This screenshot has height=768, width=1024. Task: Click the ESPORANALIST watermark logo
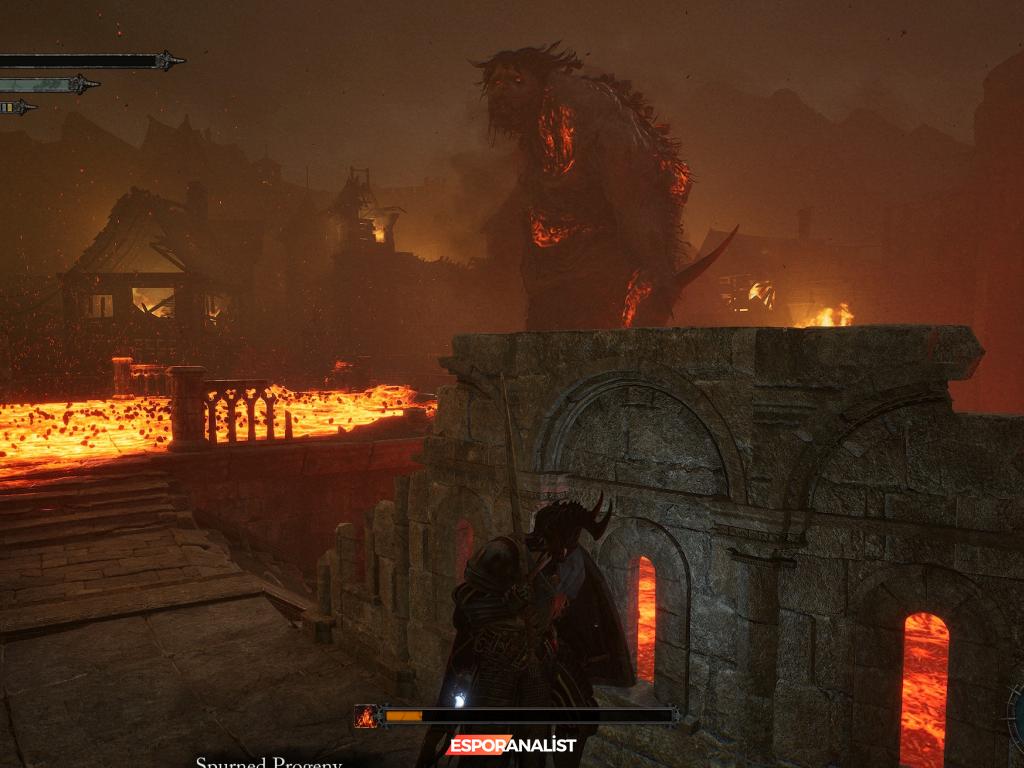click(x=511, y=745)
